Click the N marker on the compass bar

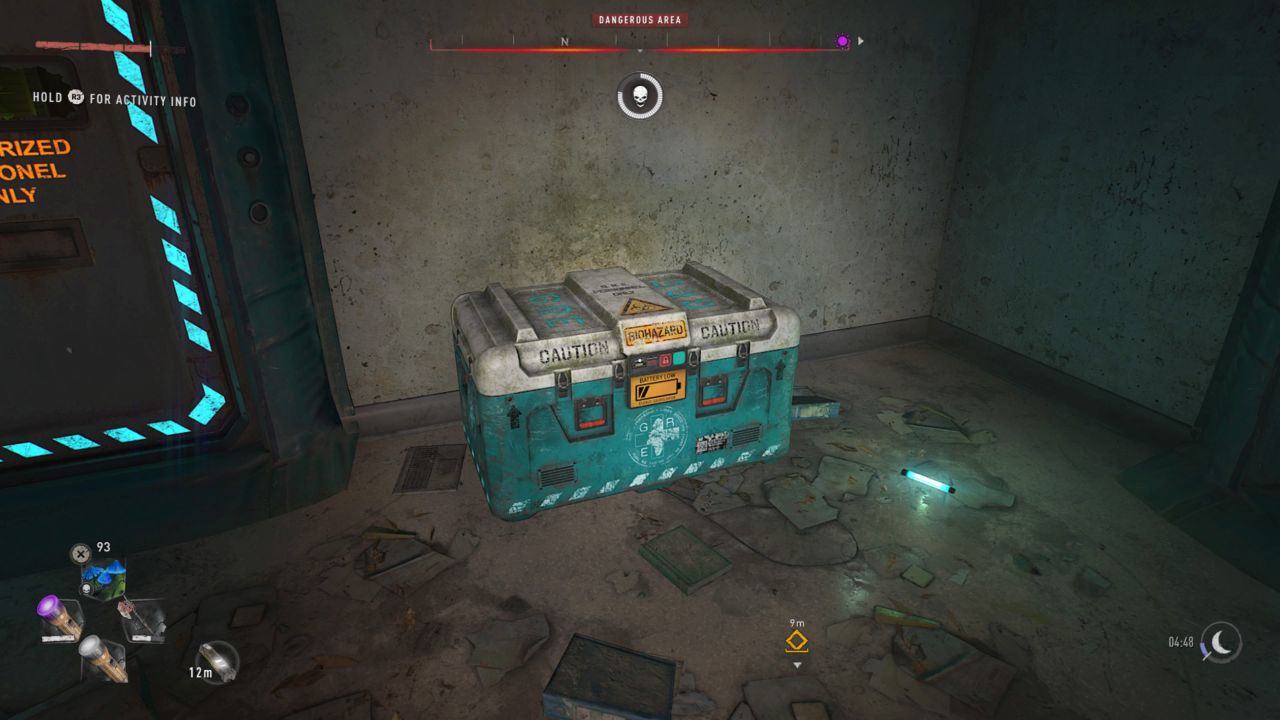(565, 41)
